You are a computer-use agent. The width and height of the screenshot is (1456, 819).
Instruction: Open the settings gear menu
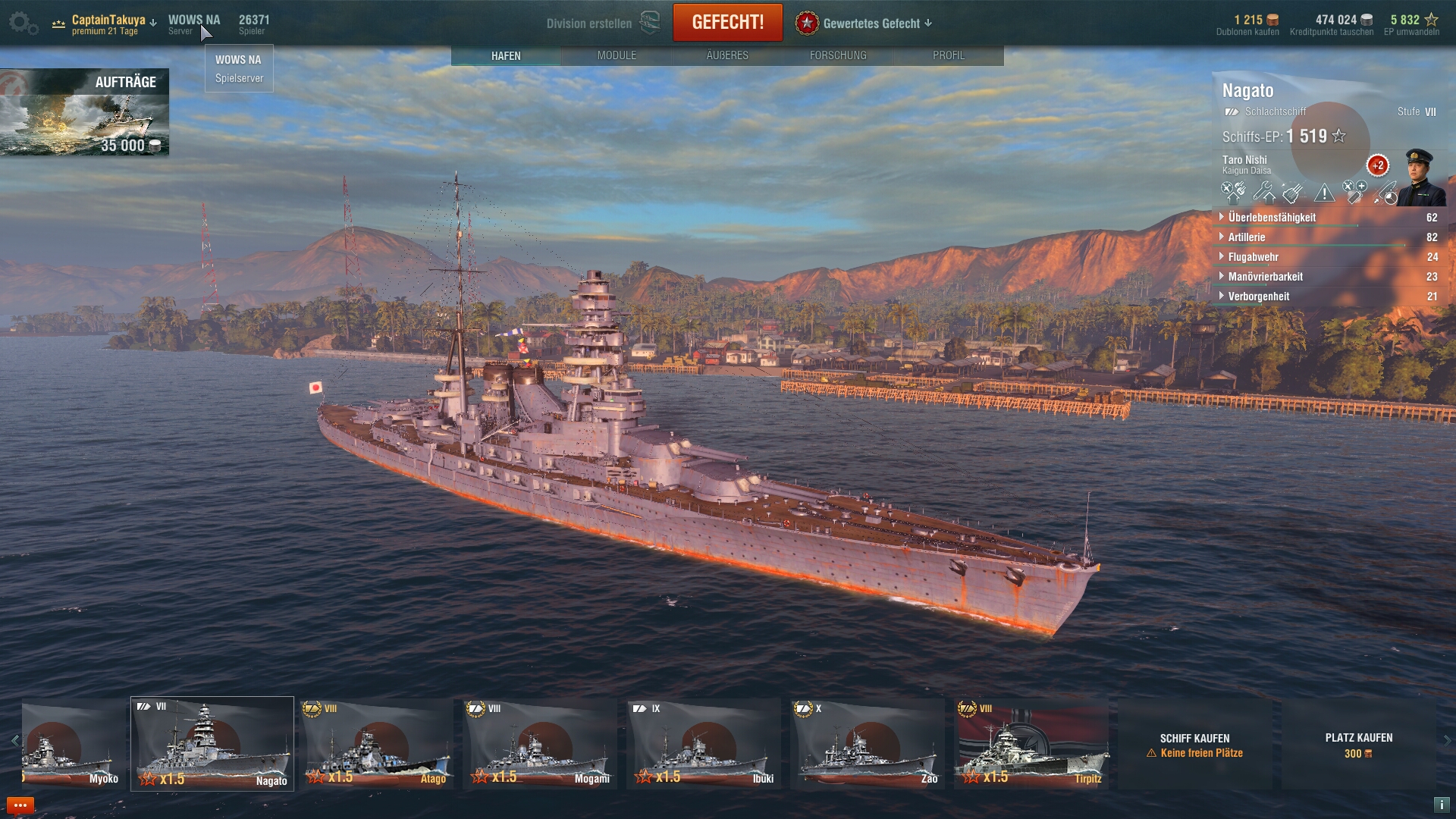[x=23, y=23]
